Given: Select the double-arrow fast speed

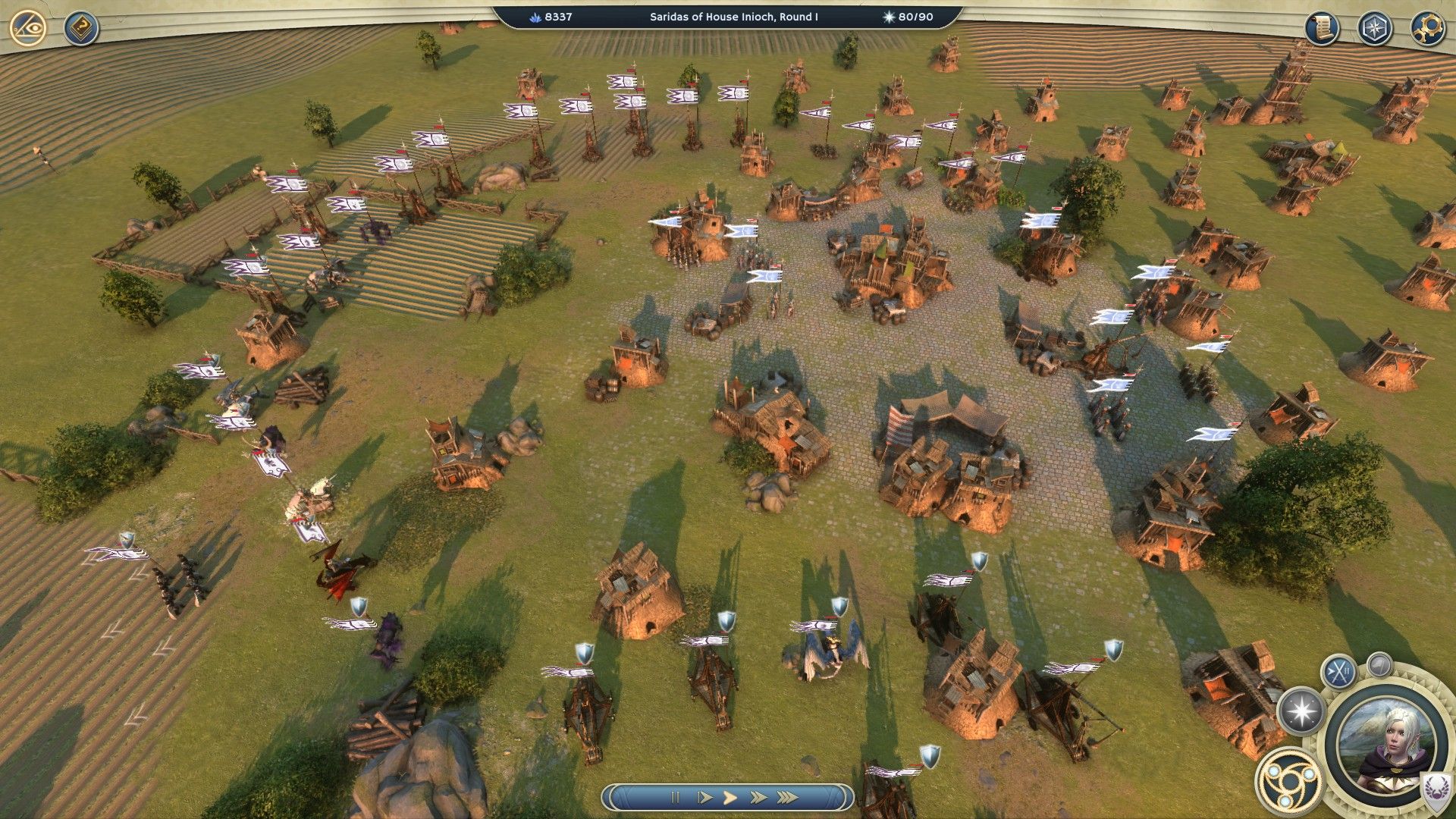Looking at the screenshot, I should point(758,798).
